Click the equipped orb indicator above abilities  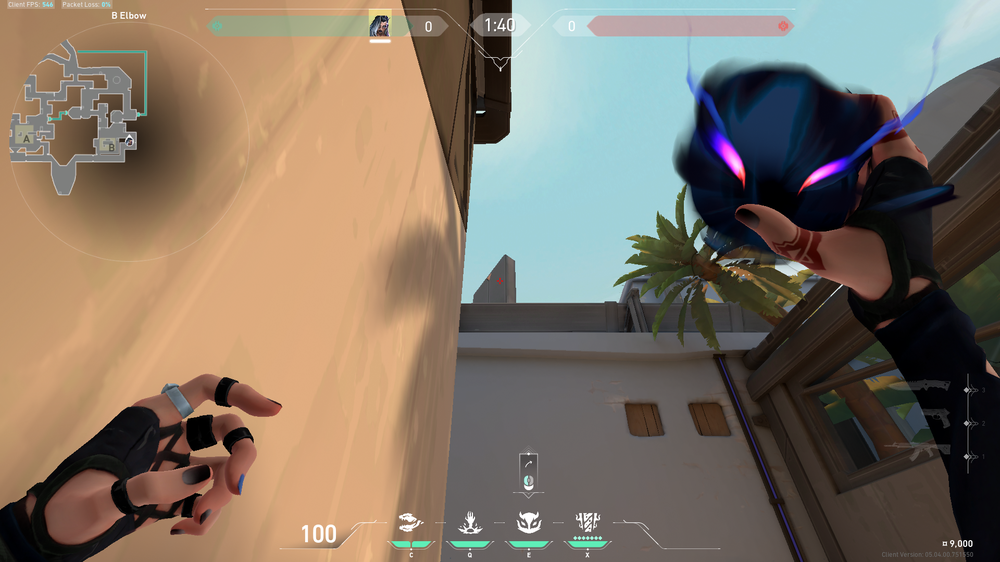528,470
